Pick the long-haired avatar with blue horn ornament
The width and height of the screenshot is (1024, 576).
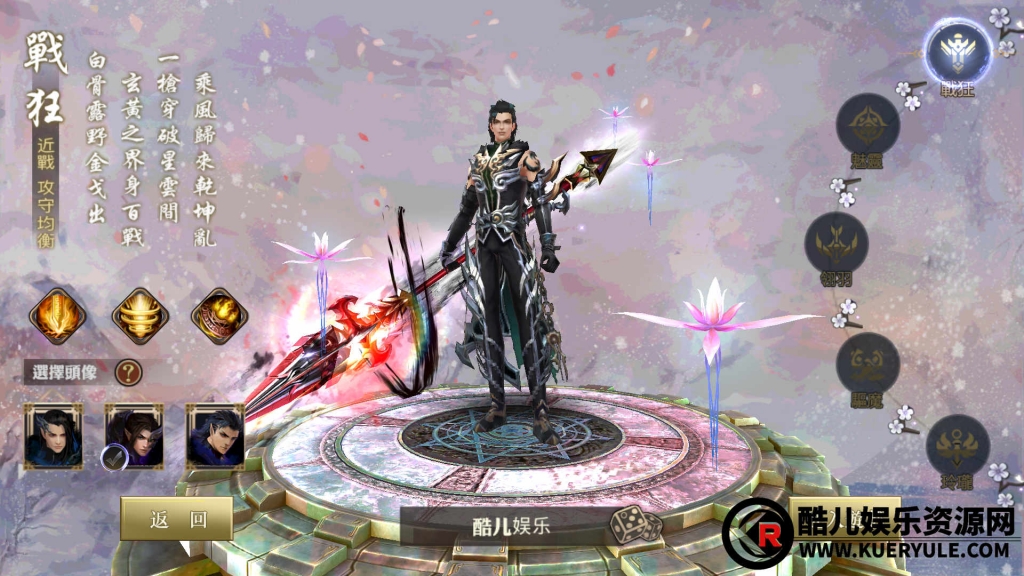[x=54, y=436]
